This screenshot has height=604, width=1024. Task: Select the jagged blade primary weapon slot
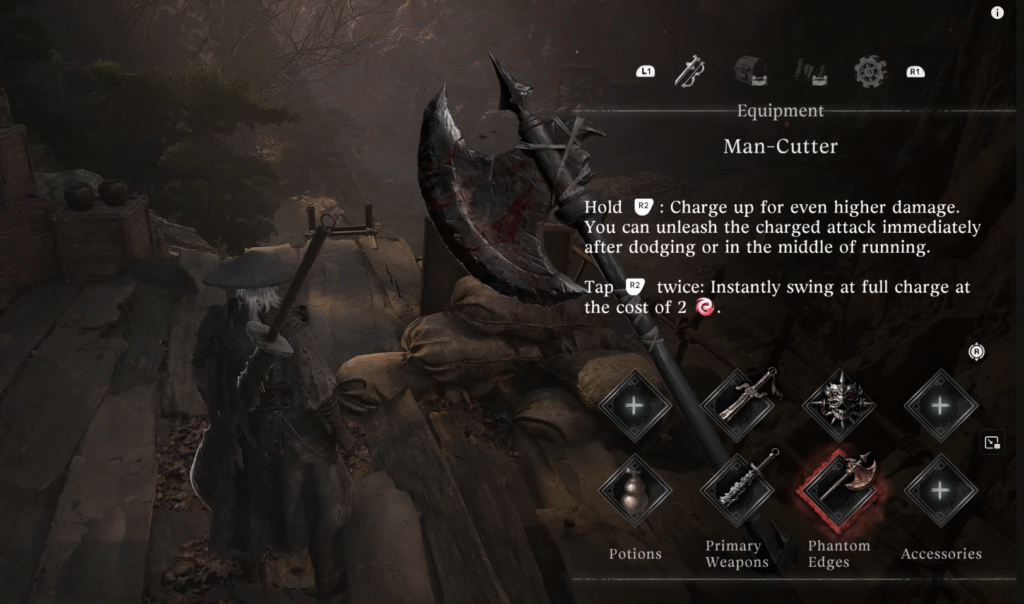[x=737, y=491]
